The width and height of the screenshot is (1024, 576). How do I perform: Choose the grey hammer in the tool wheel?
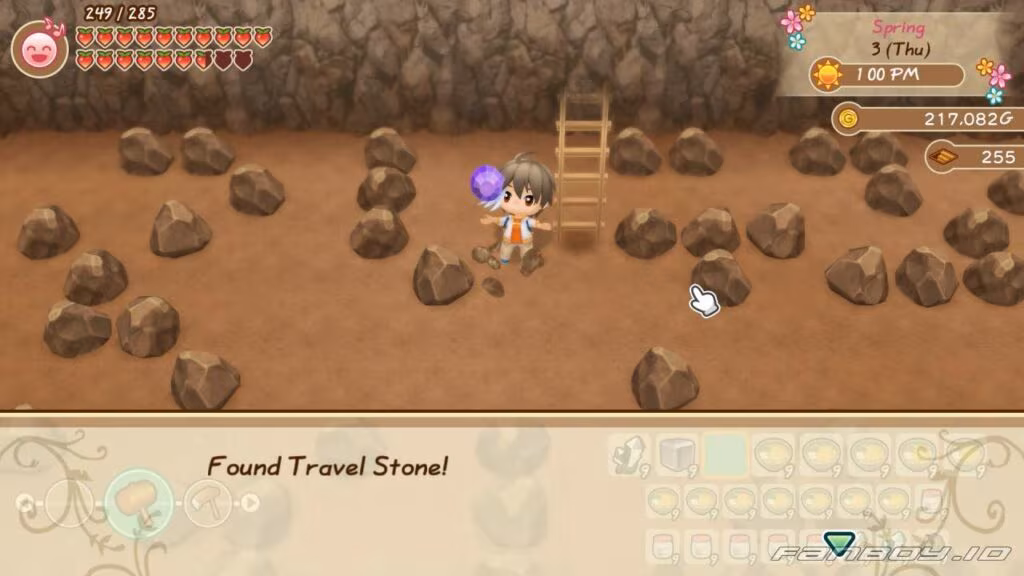coord(208,502)
